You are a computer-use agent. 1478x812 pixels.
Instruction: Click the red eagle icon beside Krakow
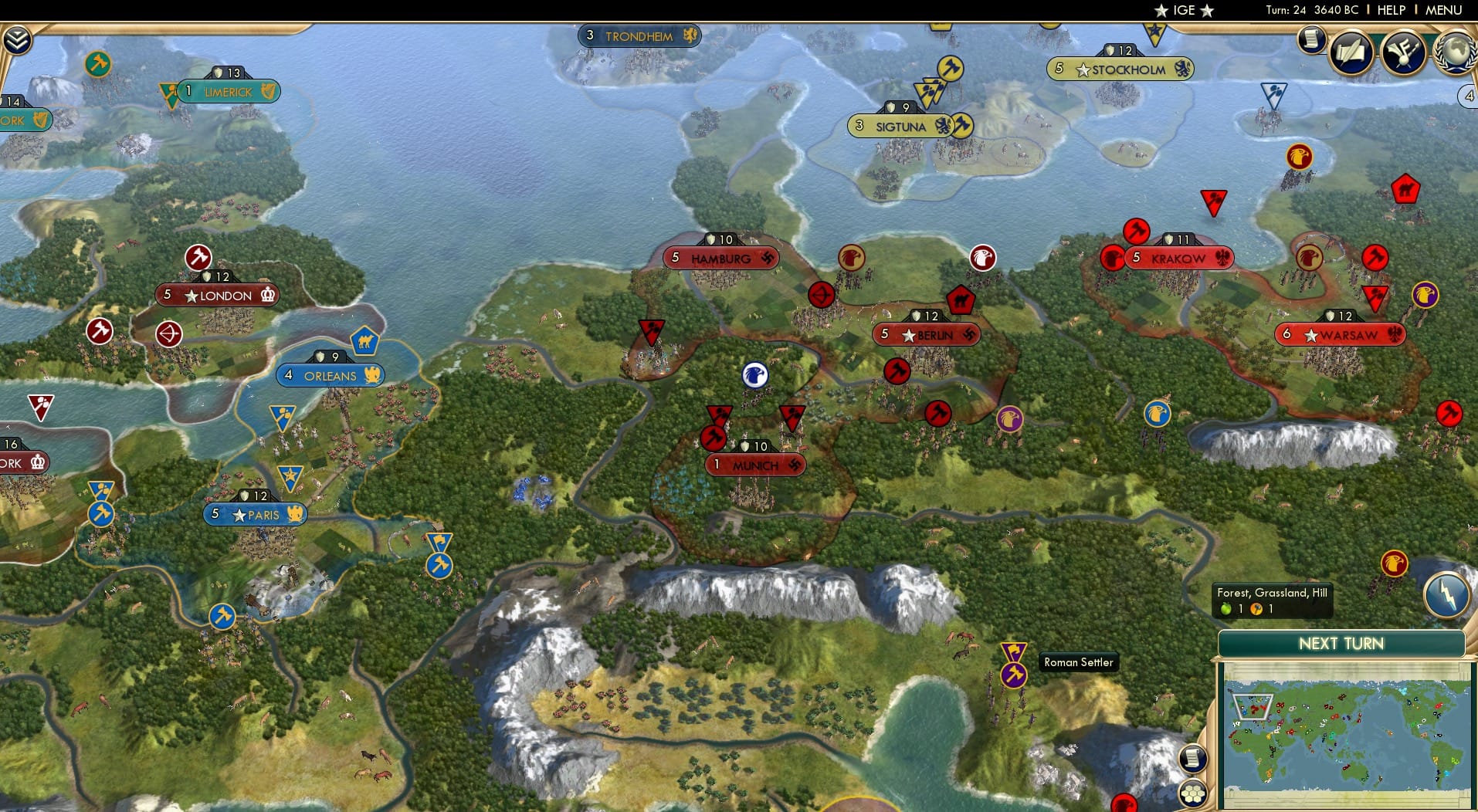1113,259
